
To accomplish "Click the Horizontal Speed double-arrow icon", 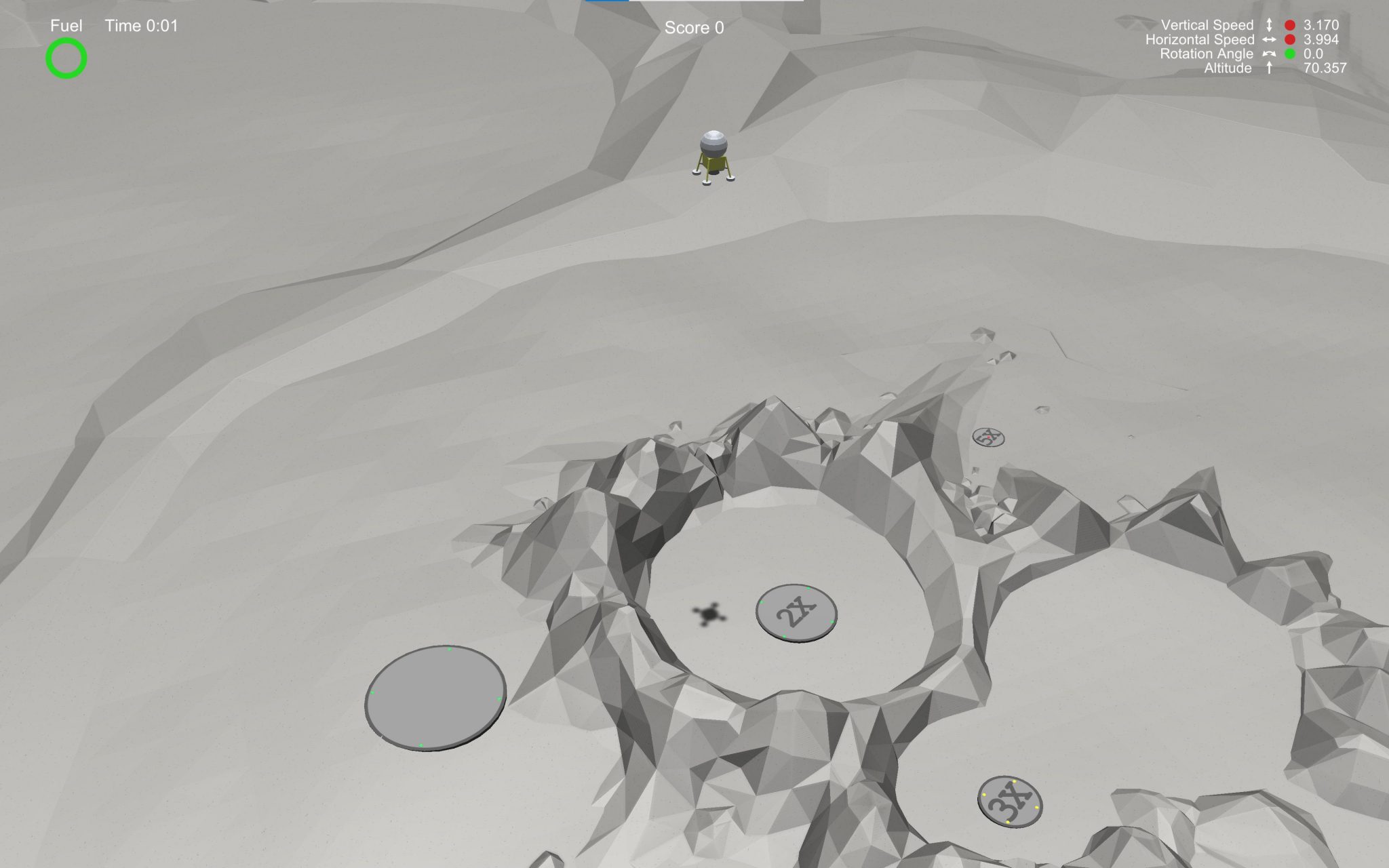I will (x=1270, y=39).
